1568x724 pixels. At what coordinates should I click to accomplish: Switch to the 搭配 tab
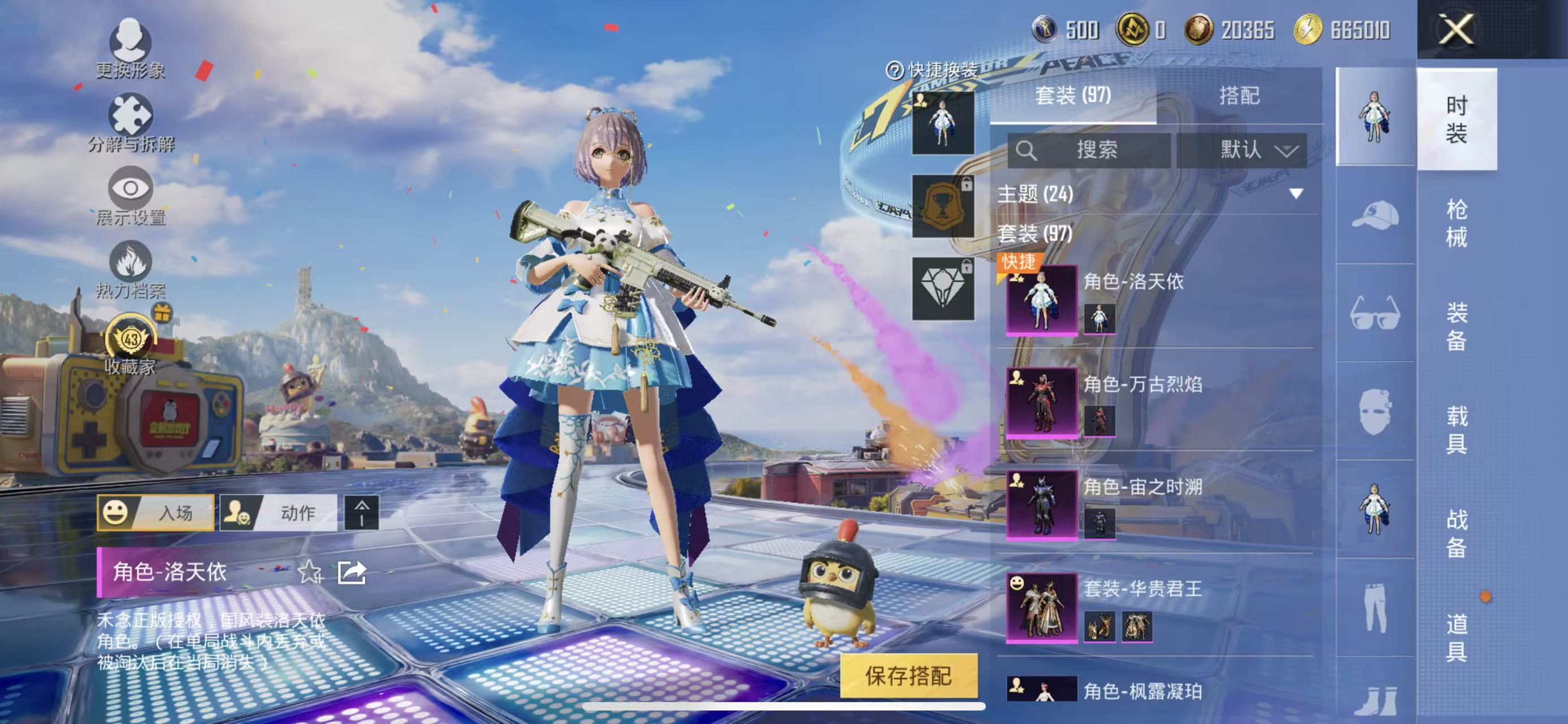(1238, 96)
